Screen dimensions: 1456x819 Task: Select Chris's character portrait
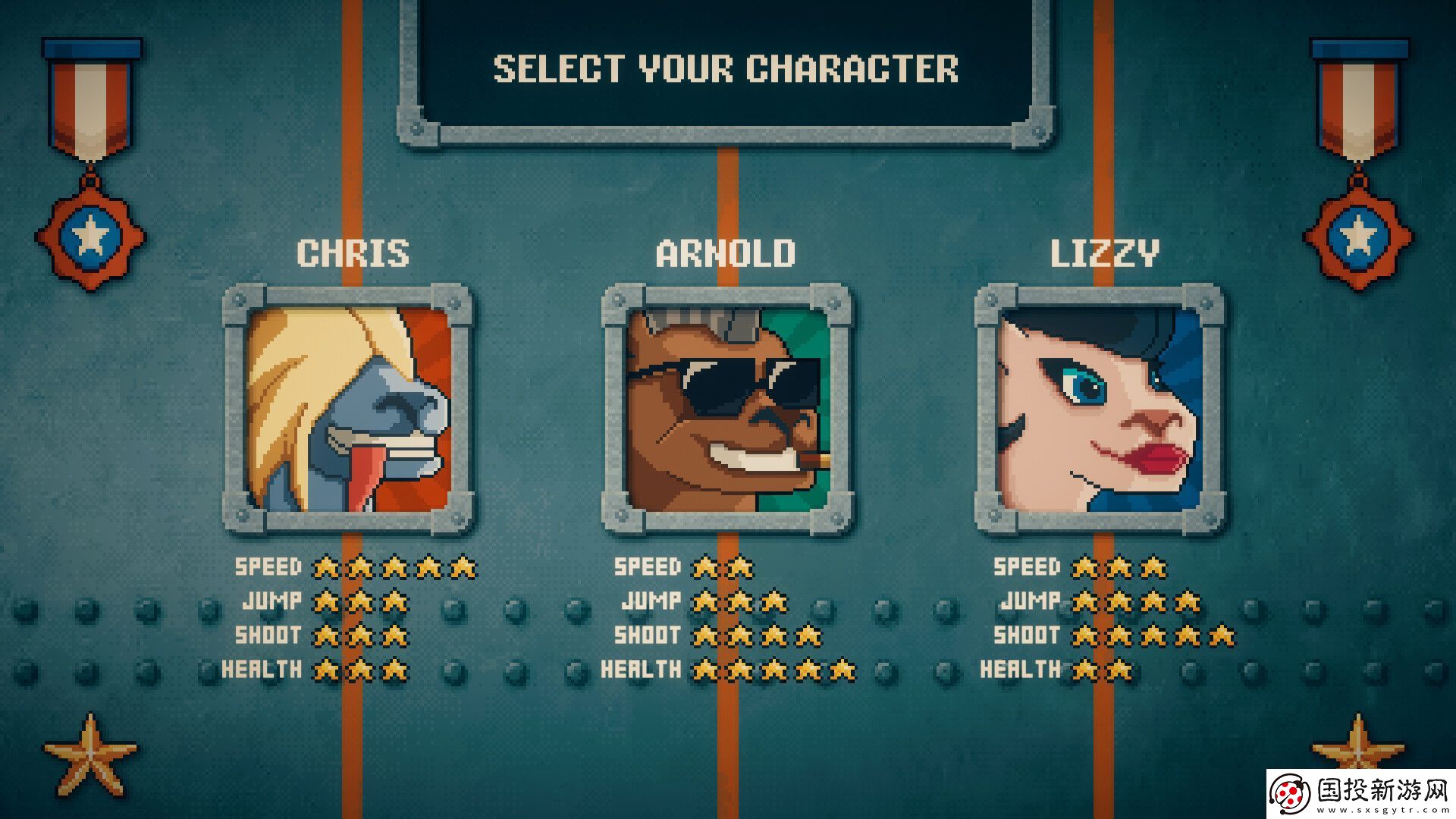point(349,409)
